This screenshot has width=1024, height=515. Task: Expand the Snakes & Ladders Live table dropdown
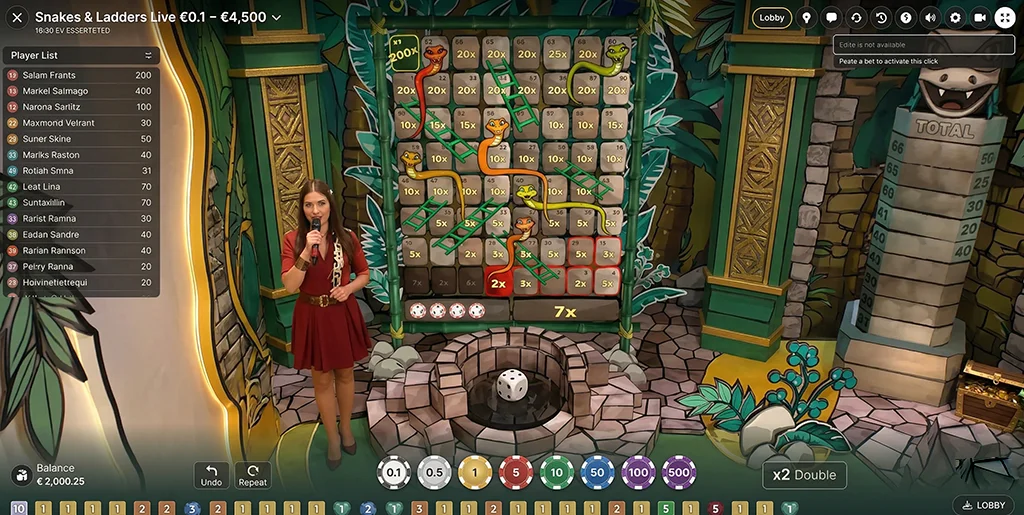(276, 17)
